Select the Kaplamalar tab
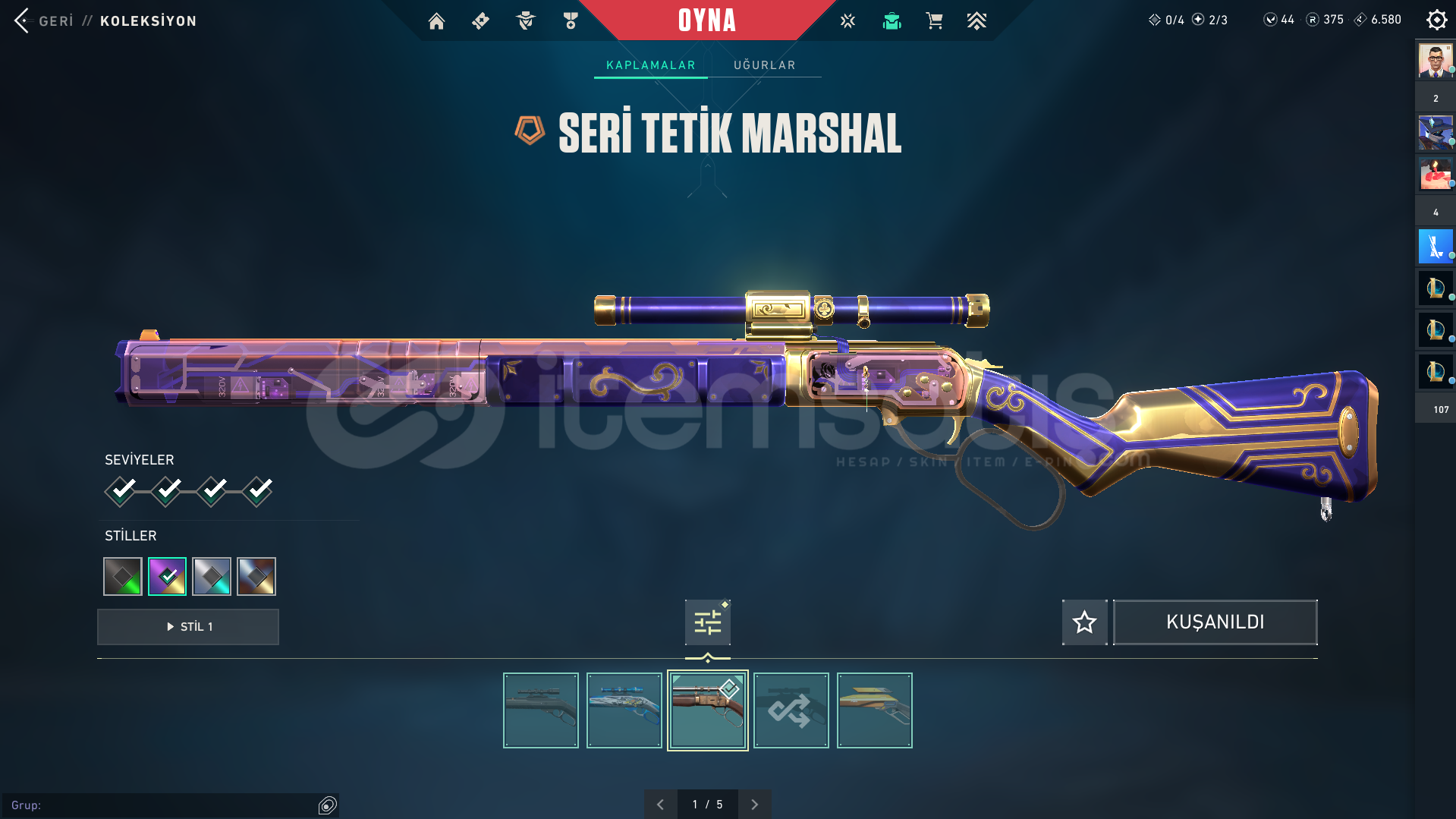1456x819 pixels. [650, 65]
